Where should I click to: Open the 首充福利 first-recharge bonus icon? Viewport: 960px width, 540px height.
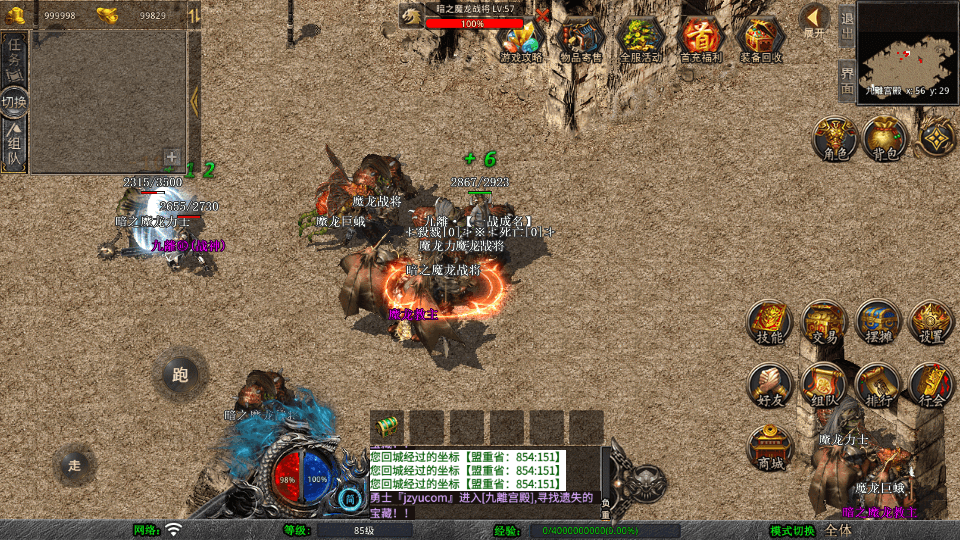tap(700, 38)
